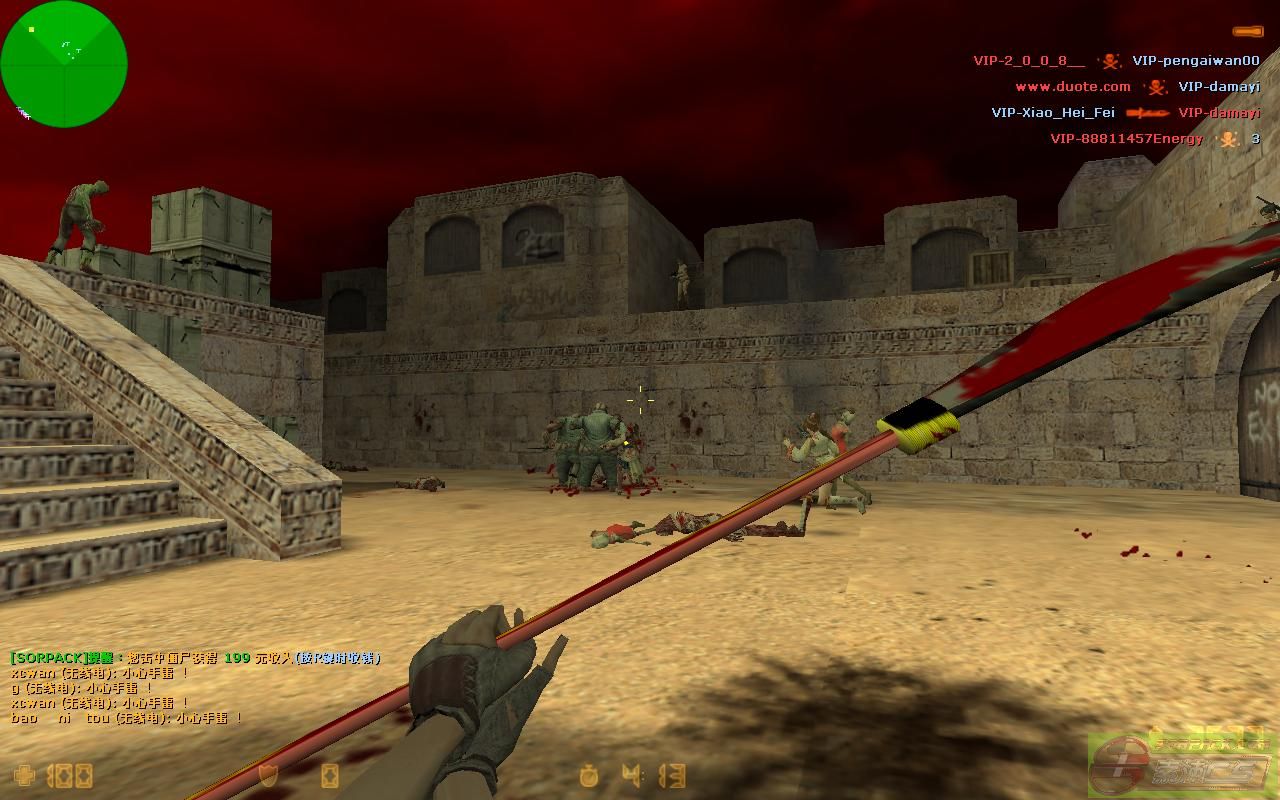
Task: Select the flashlight indicator icon
Action: pos(1246,32)
